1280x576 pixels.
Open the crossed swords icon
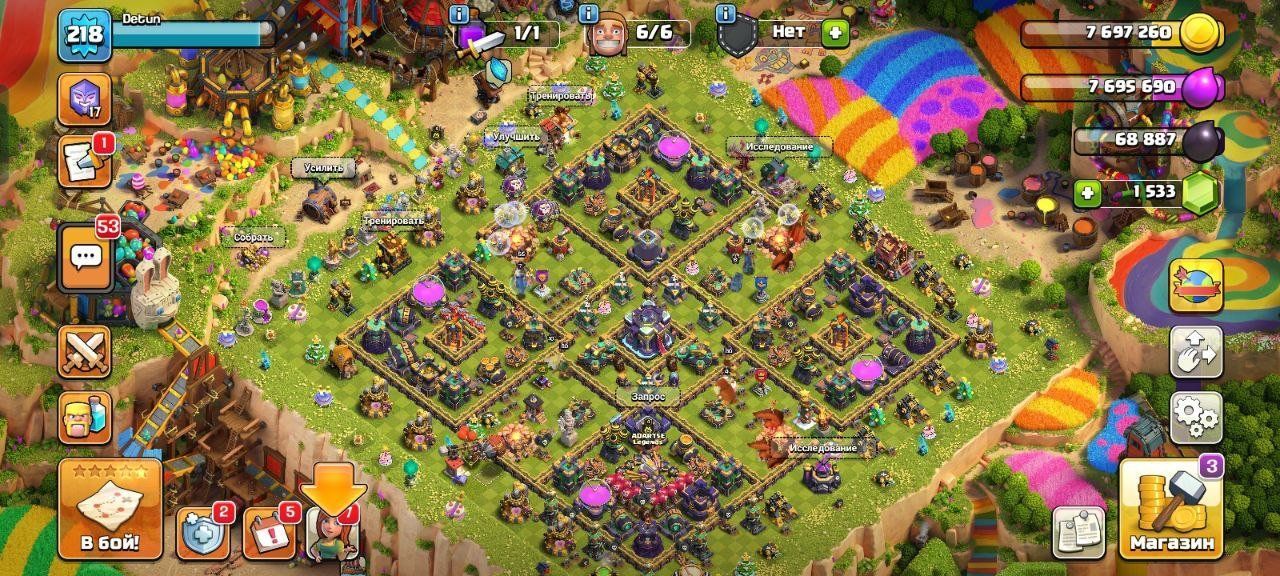(x=85, y=352)
